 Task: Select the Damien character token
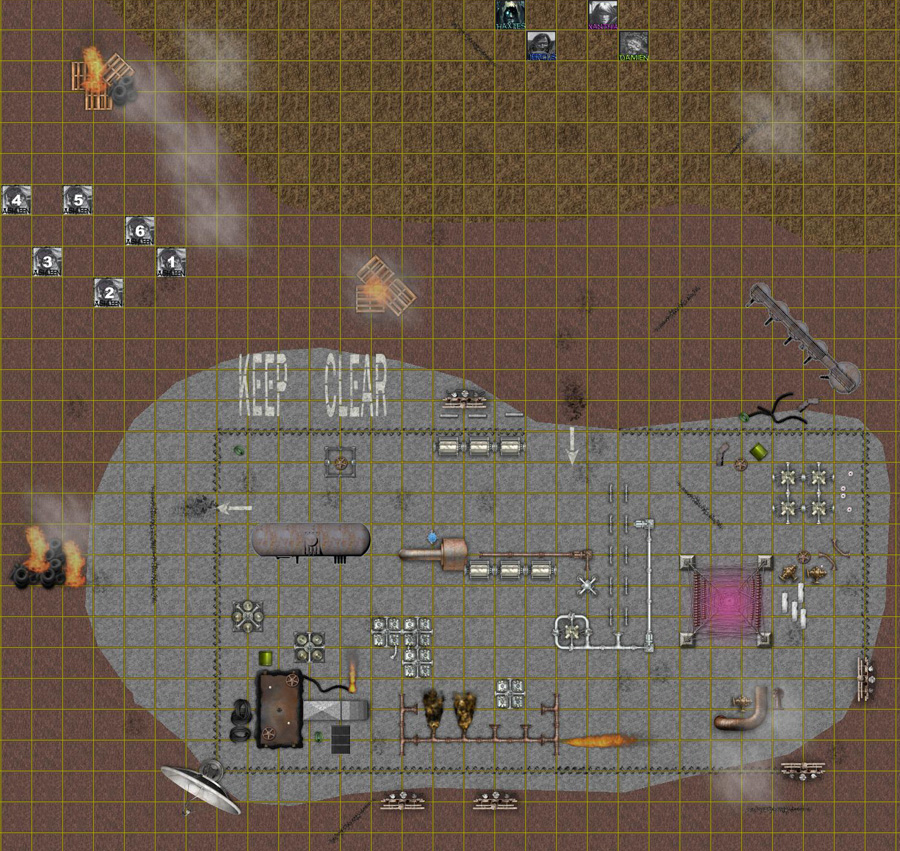pyautogui.click(x=633, y=46)
